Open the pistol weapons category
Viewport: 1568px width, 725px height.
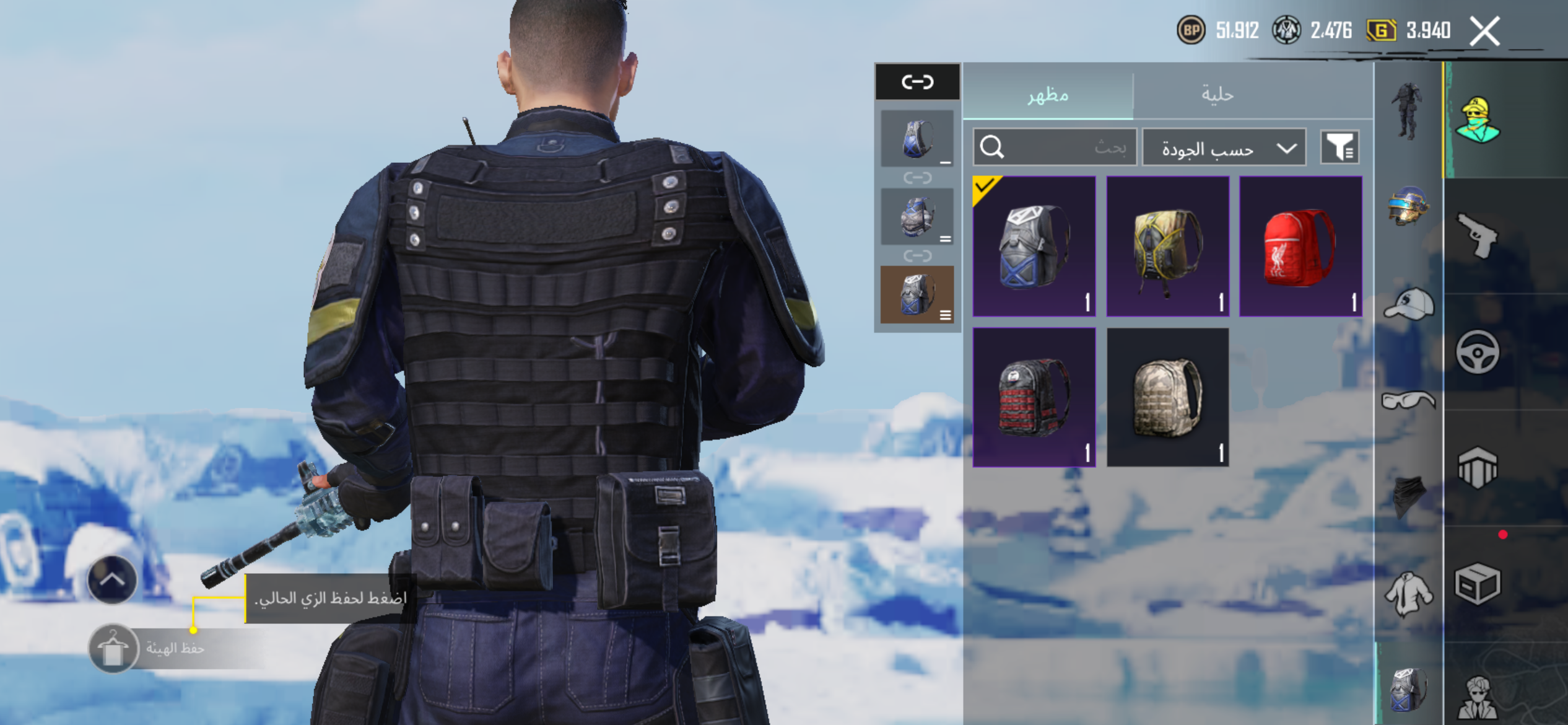(1477, 235)
